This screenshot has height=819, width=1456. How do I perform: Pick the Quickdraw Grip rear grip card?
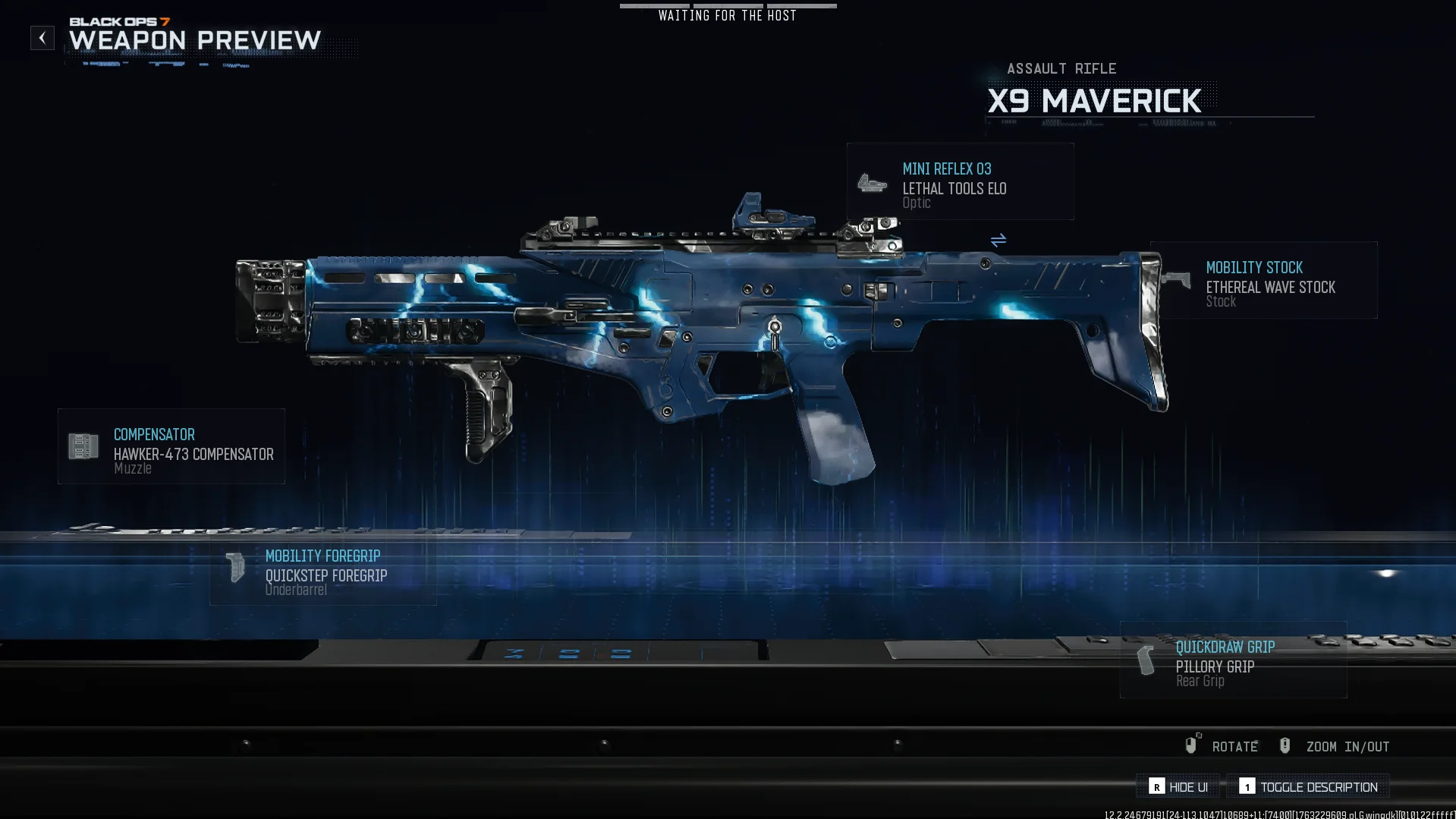(1234, 660)
